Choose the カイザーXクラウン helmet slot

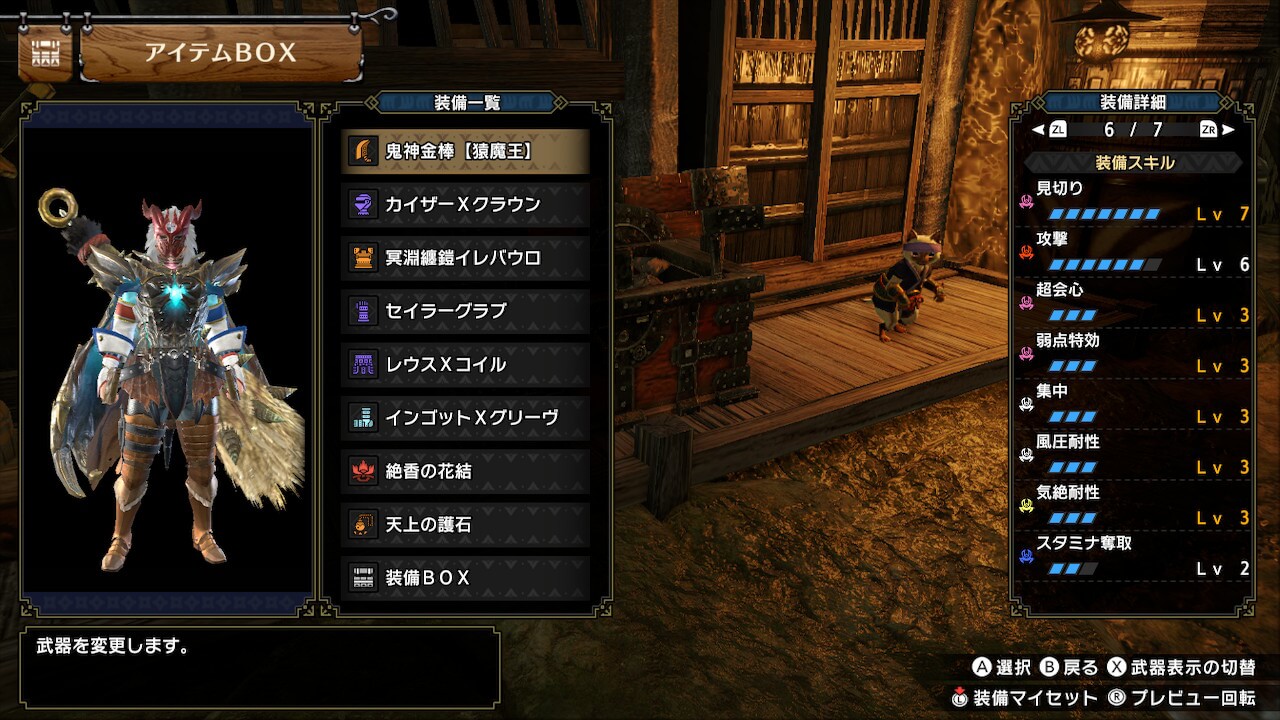click(465, 204)
